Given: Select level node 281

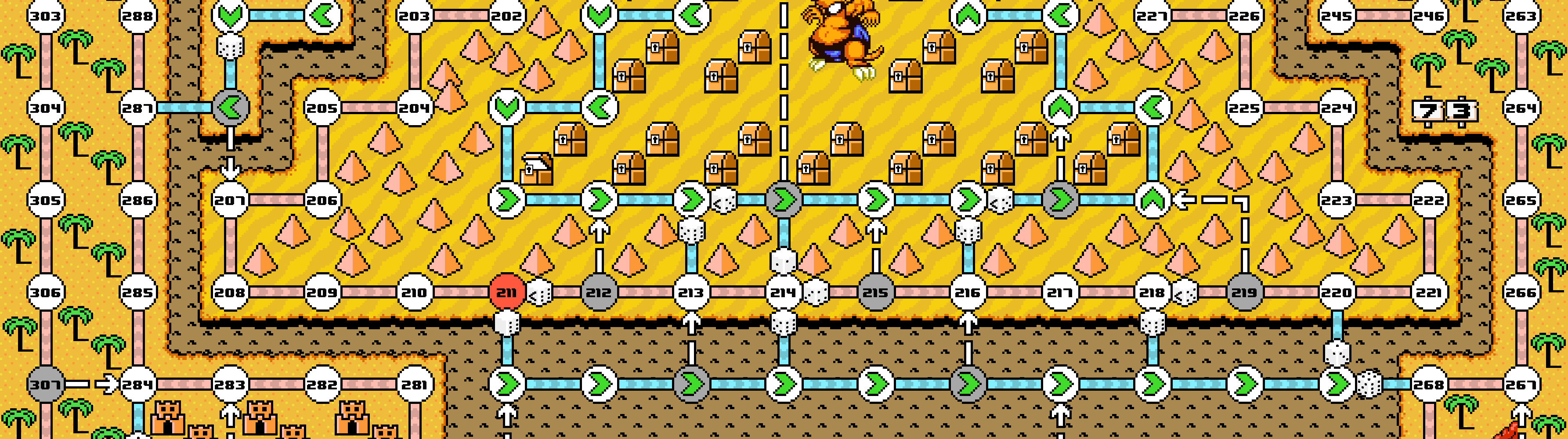Looking at the screenshot, I should click(x=415, y=384).
